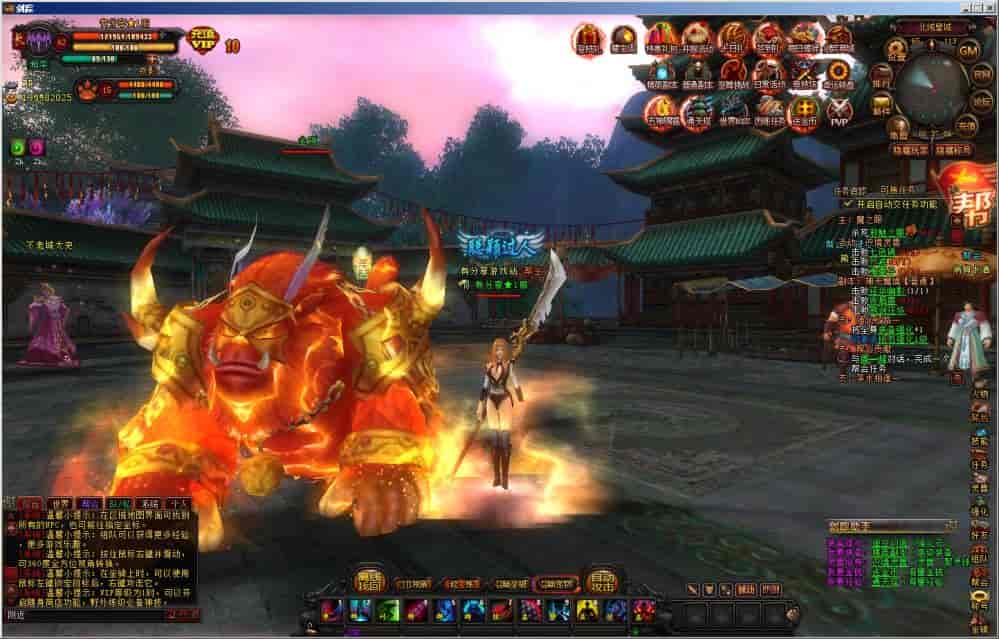999x639 pixels.
Task: Activate the first skill on the hotbar
Action: [x=331, y=609]
